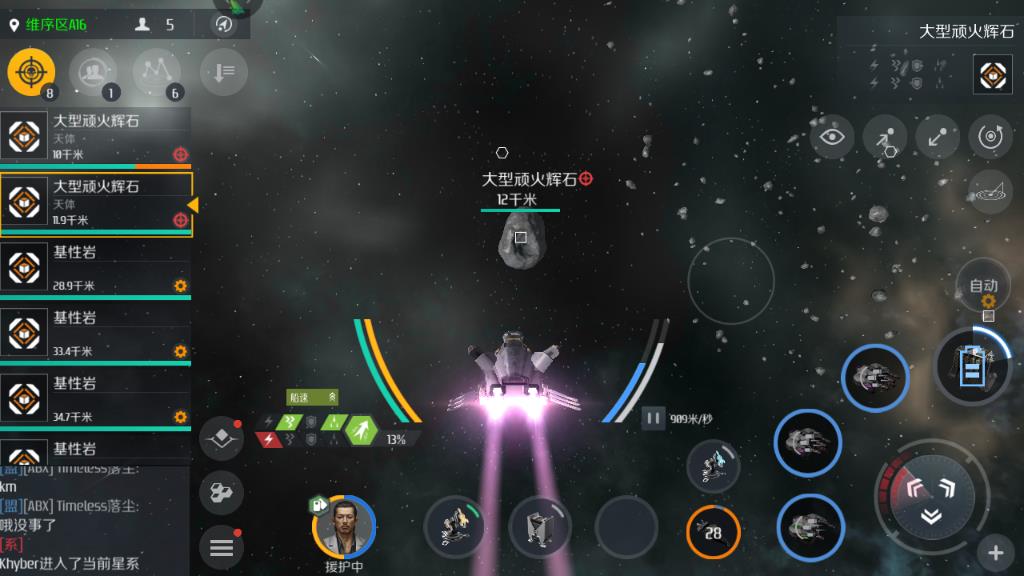Select the orange target filter tab
Screen dimensions: 1024x576
31,71
